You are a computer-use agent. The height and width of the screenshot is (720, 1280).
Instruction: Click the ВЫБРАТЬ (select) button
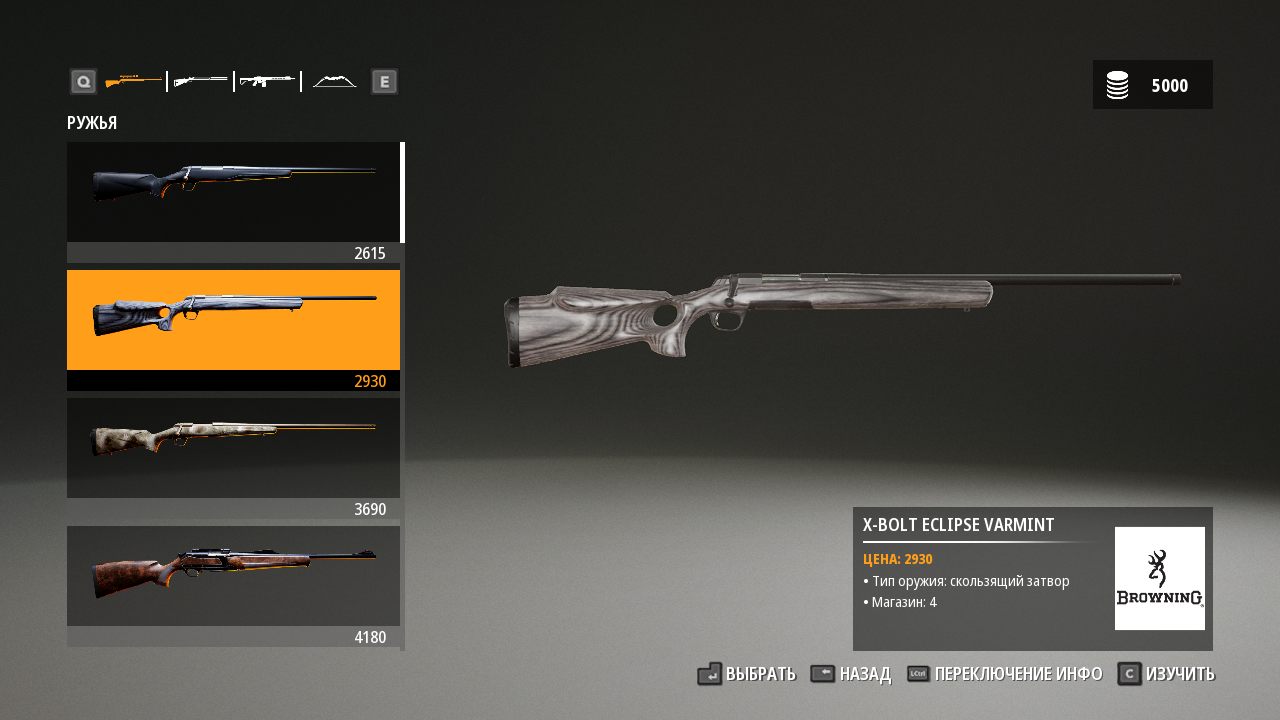(x=747, y=674)
